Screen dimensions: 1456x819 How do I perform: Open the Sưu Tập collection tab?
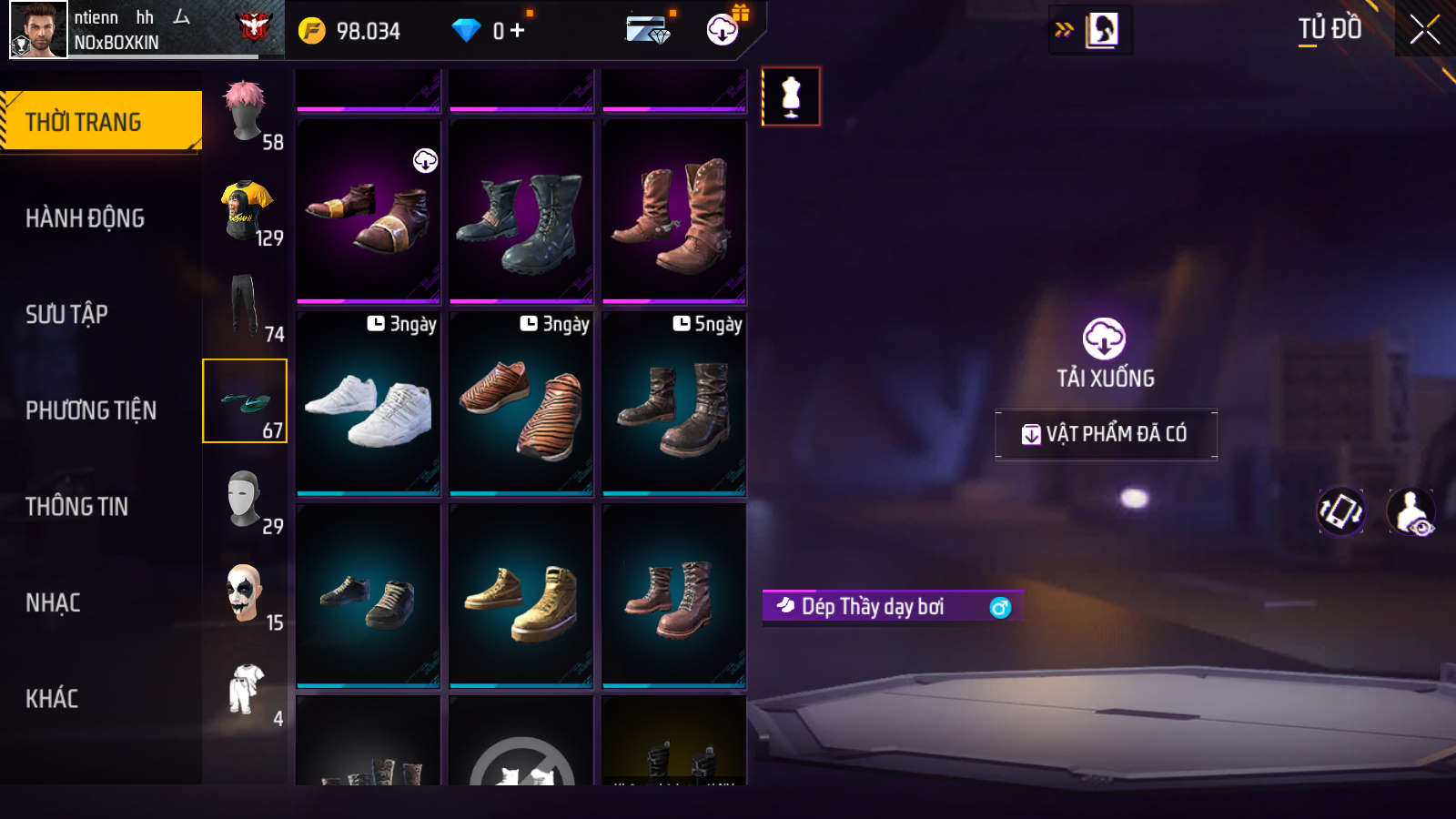[67, 315]
